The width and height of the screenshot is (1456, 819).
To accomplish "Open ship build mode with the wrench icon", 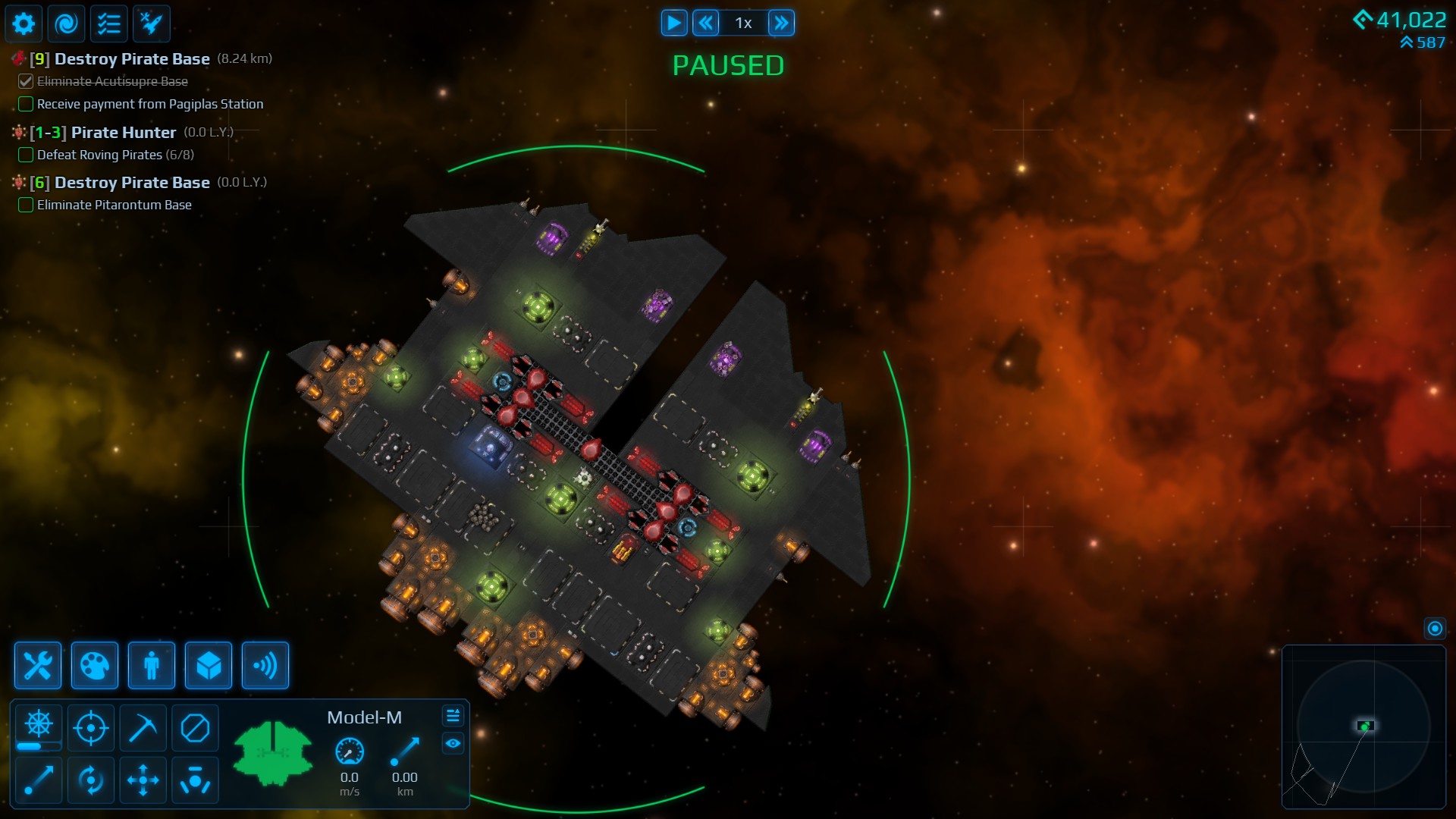I will 38,666.
